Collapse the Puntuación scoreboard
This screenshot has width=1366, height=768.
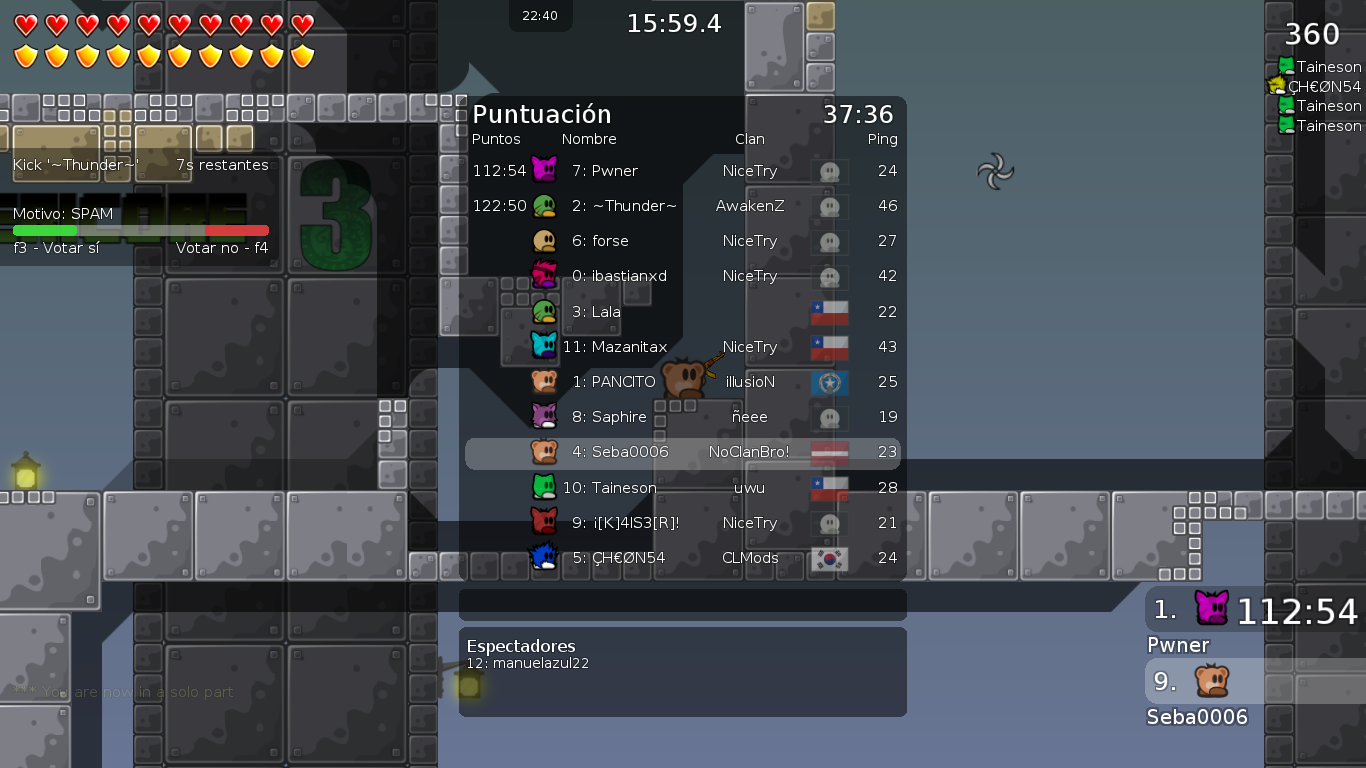(x=541, y=114)
